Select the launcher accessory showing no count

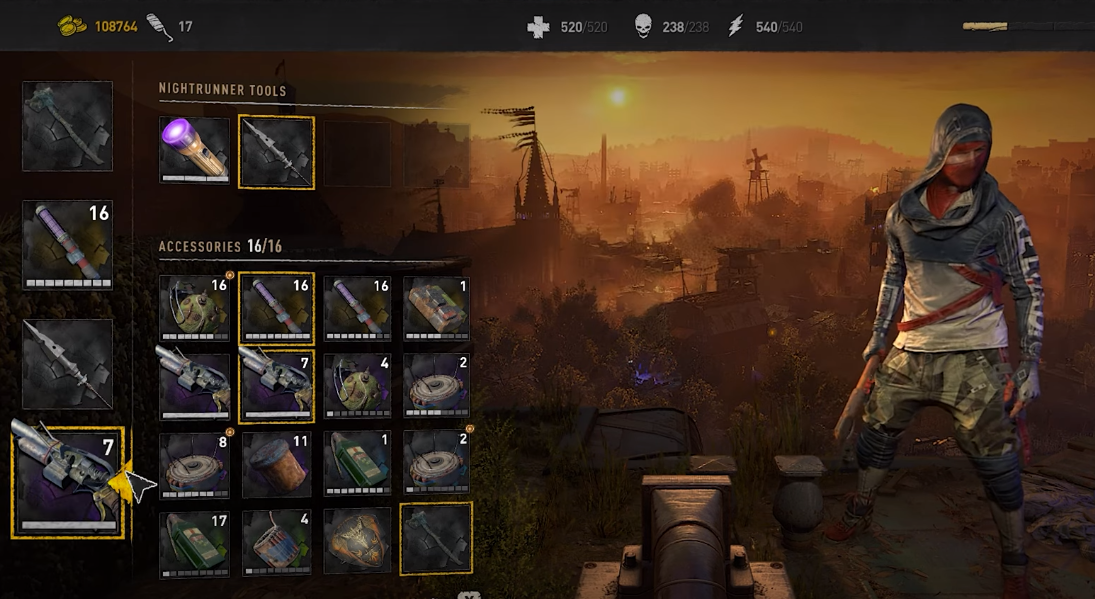(194, 385)
